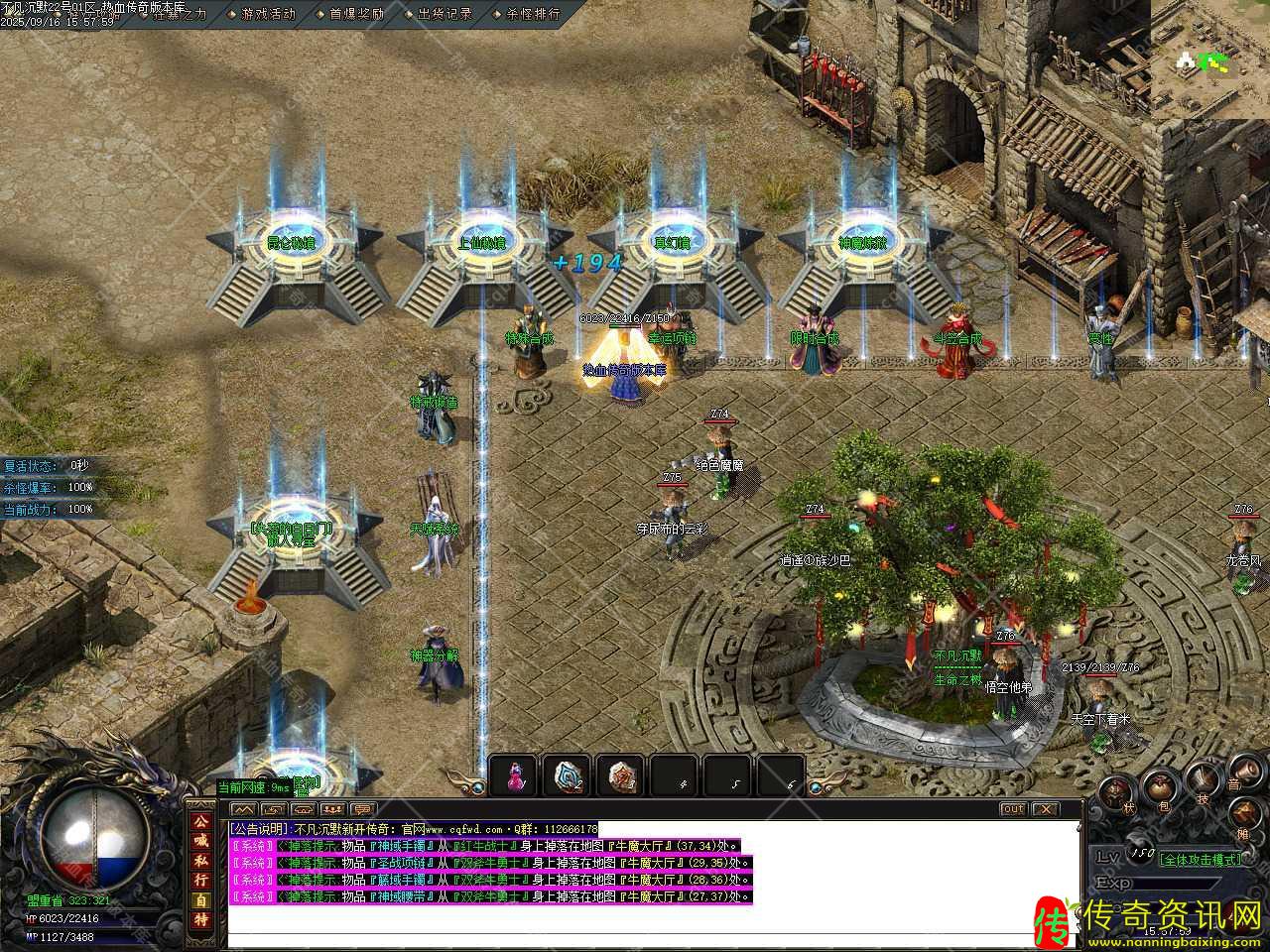
Task: Use the pink potion in the hotbar
Action: click(514, 776)
